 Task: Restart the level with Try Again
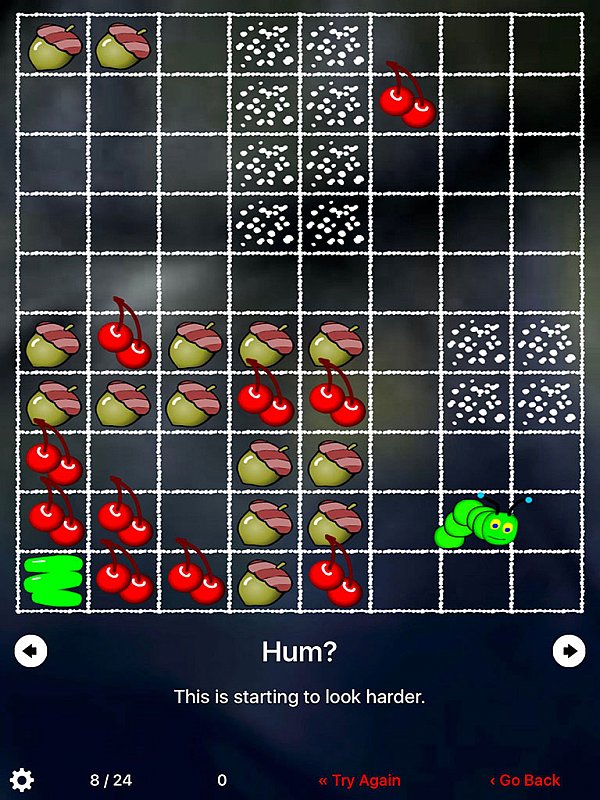359,780
